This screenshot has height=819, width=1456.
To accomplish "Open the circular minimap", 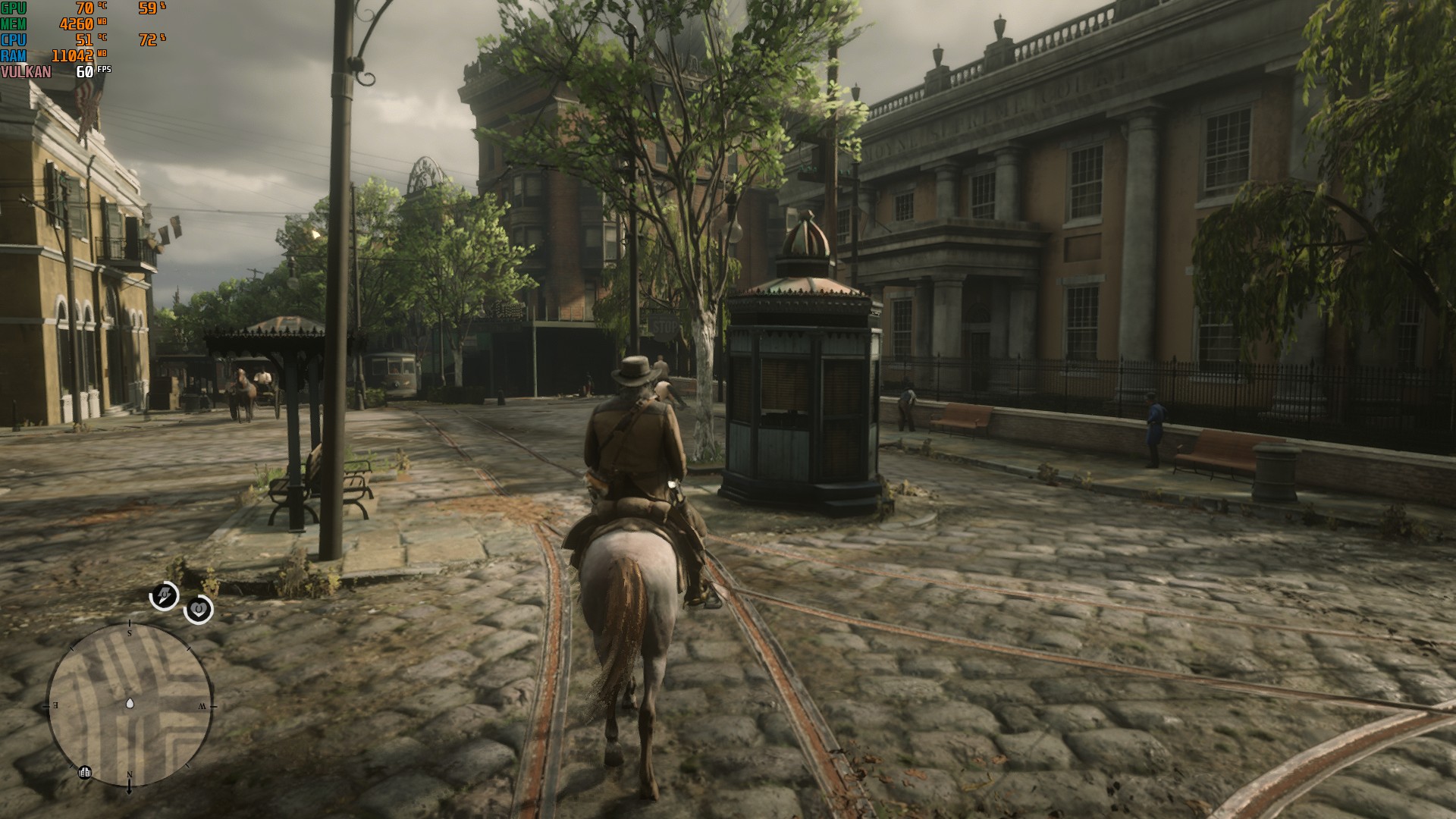I will coord(130,705).
